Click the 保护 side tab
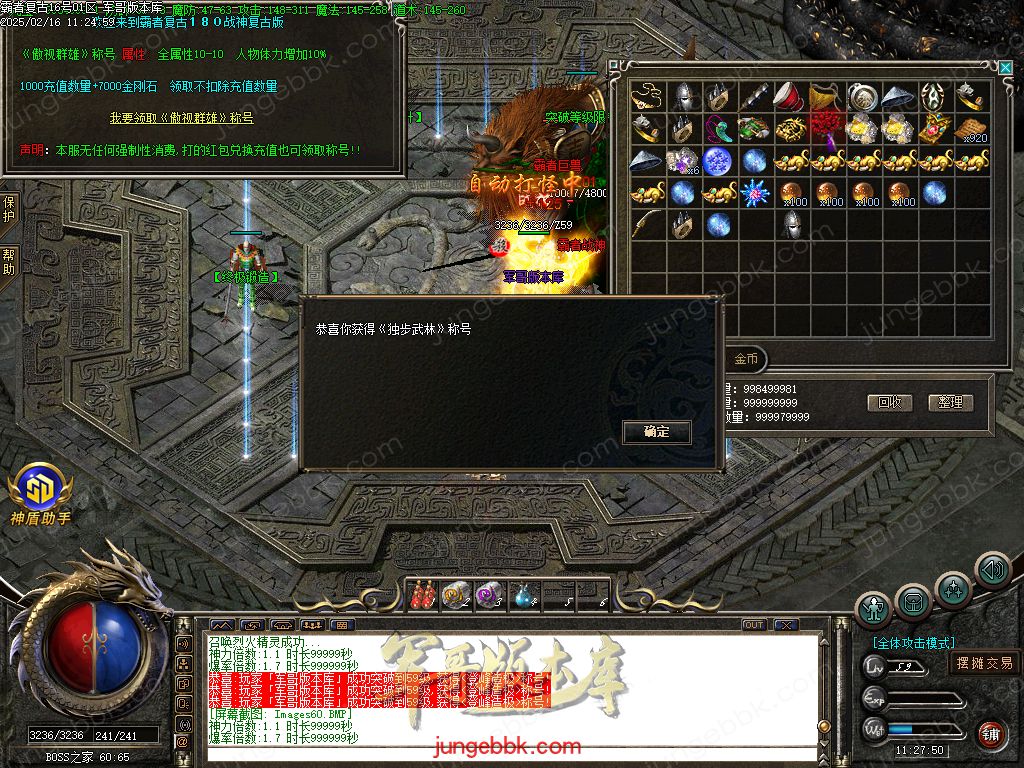The height and width of the screenshot is (768, 1024). click(9, 209)
